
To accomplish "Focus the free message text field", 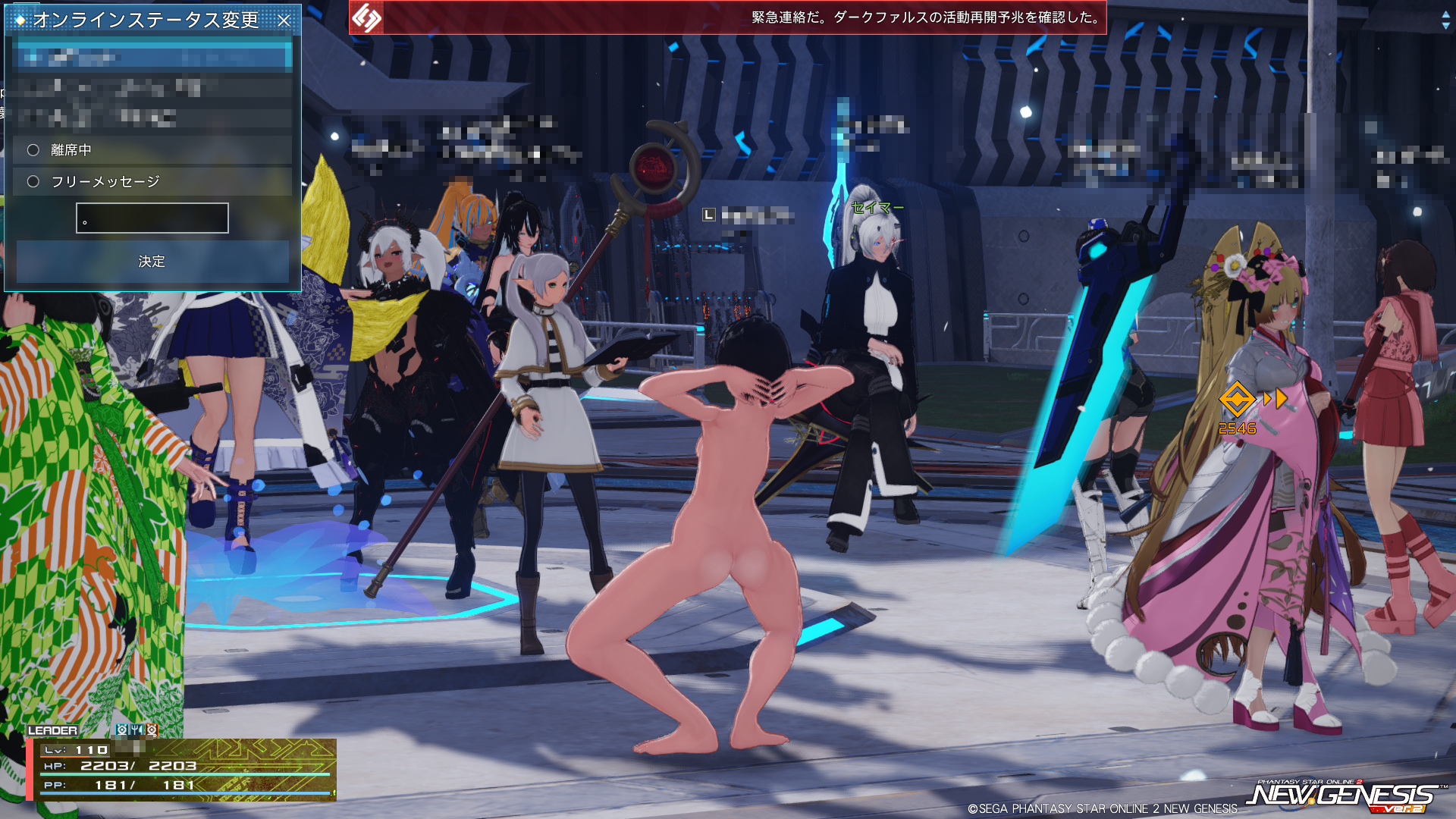I will click(x=152, y=218).
